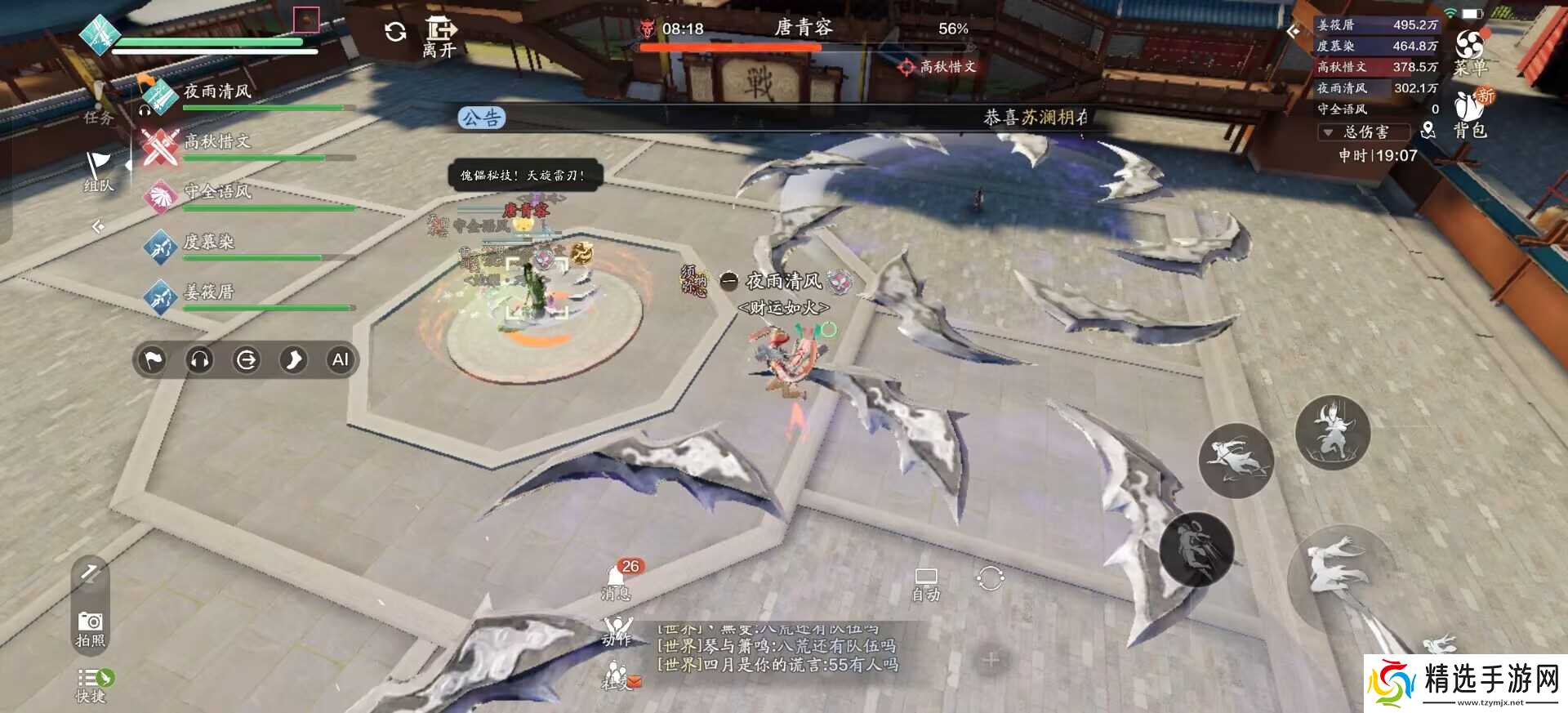Toggle the AI assist button

click(340, 359)
